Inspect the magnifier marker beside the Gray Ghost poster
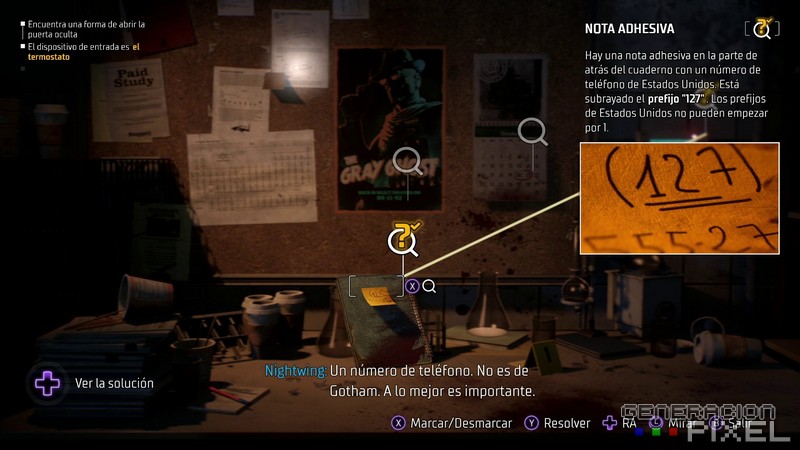The height and width of the screenshot is (450, 800). [x=407, y=160]
